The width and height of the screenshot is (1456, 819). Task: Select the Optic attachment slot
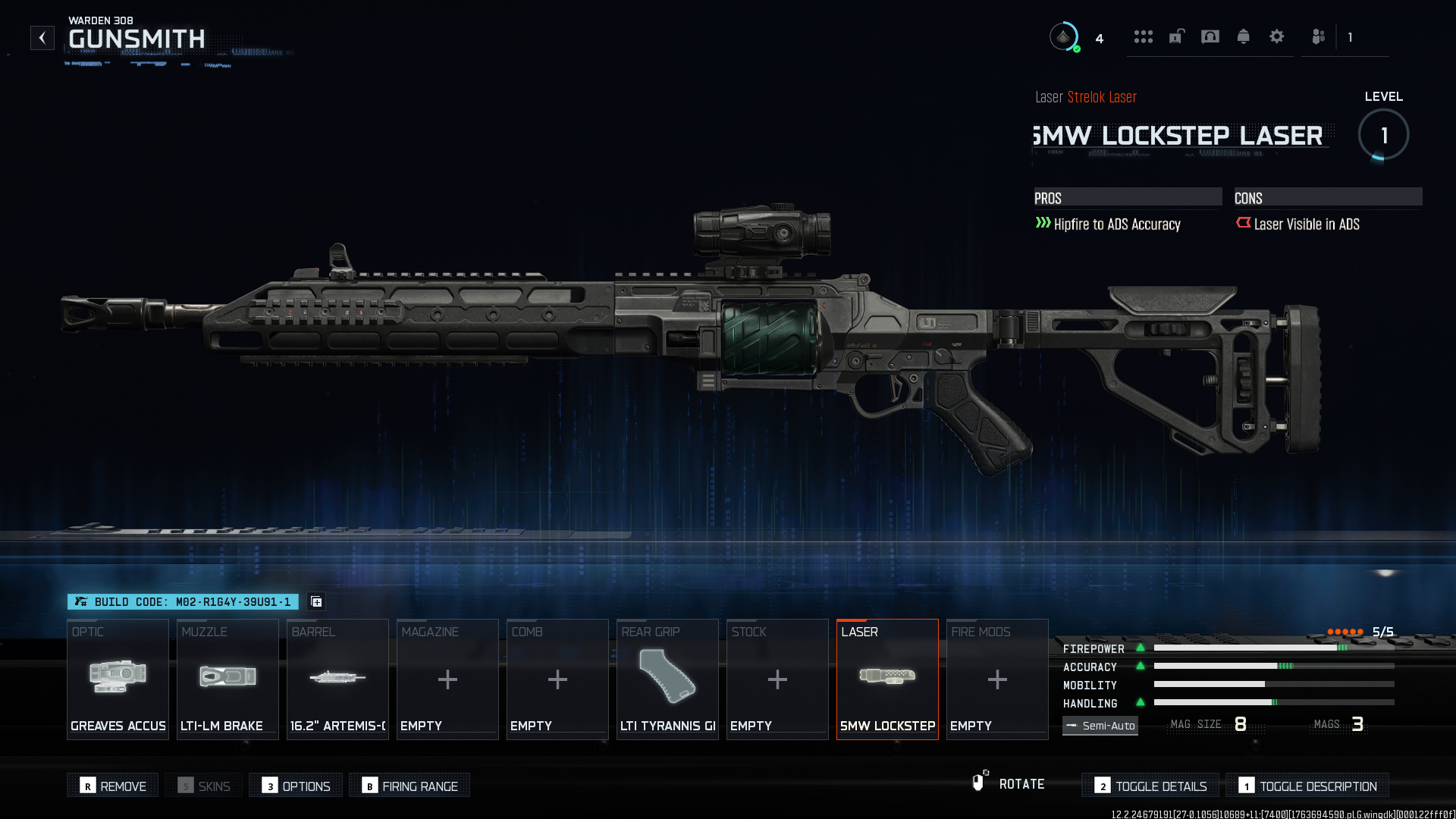(118, 679)
